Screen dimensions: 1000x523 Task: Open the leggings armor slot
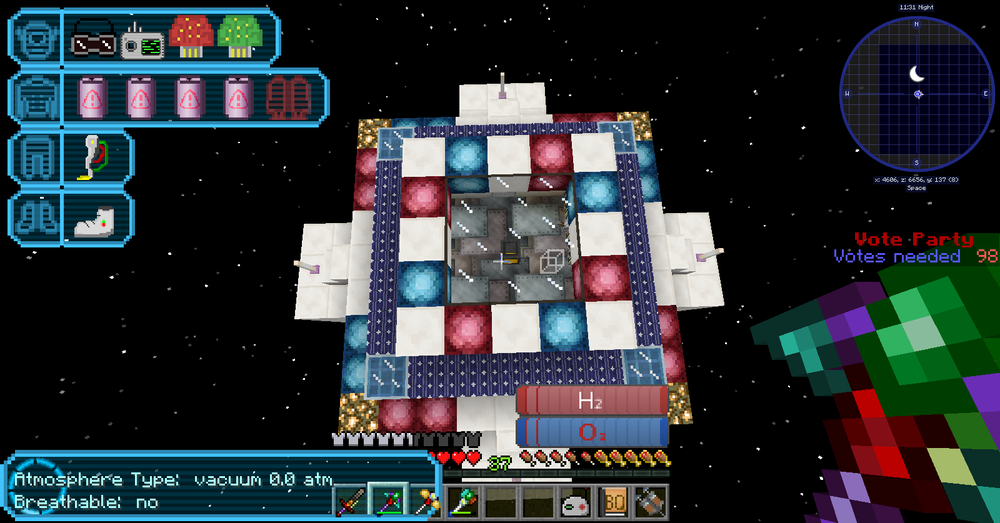tap(35, 158)
